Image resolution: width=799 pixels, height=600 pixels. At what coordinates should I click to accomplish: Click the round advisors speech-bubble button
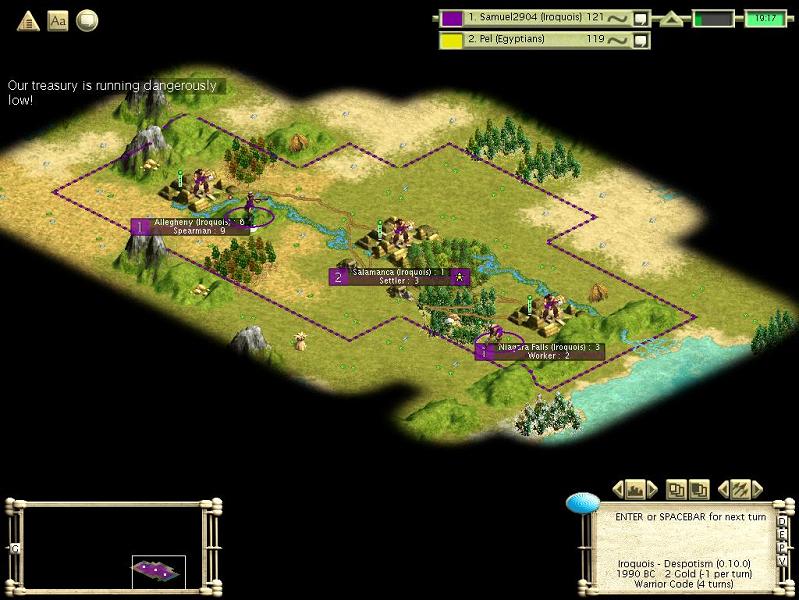coord(87,20)
